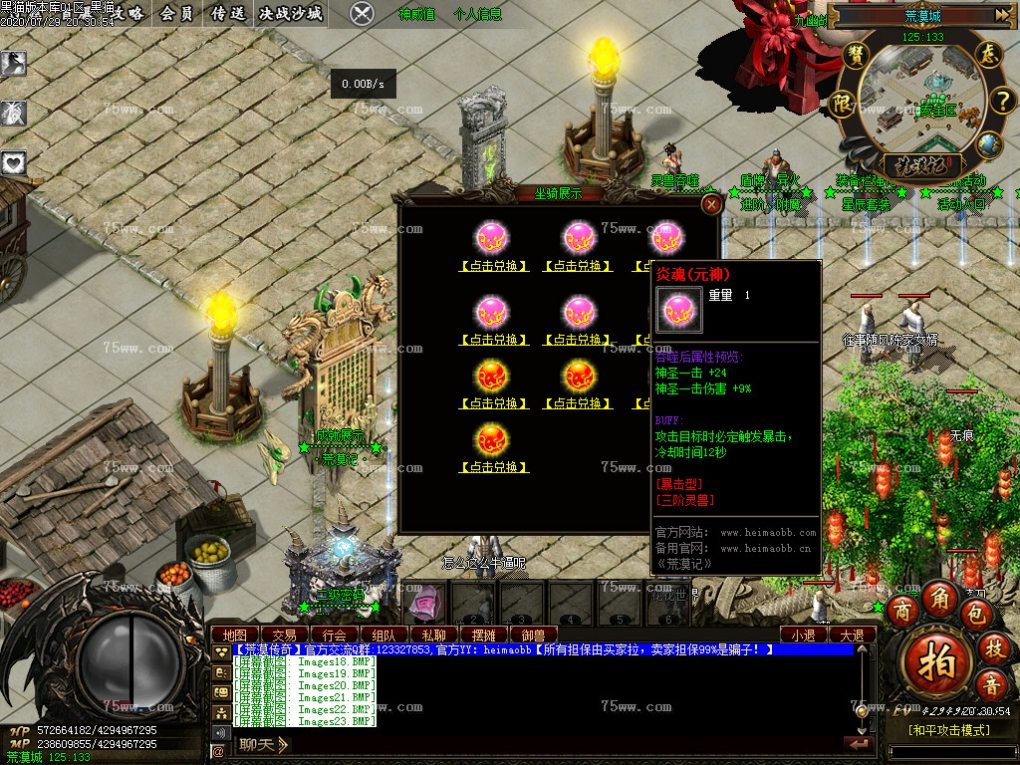Click the heart icon on left edge
The image size is (1020, 765).
[13, 161]
